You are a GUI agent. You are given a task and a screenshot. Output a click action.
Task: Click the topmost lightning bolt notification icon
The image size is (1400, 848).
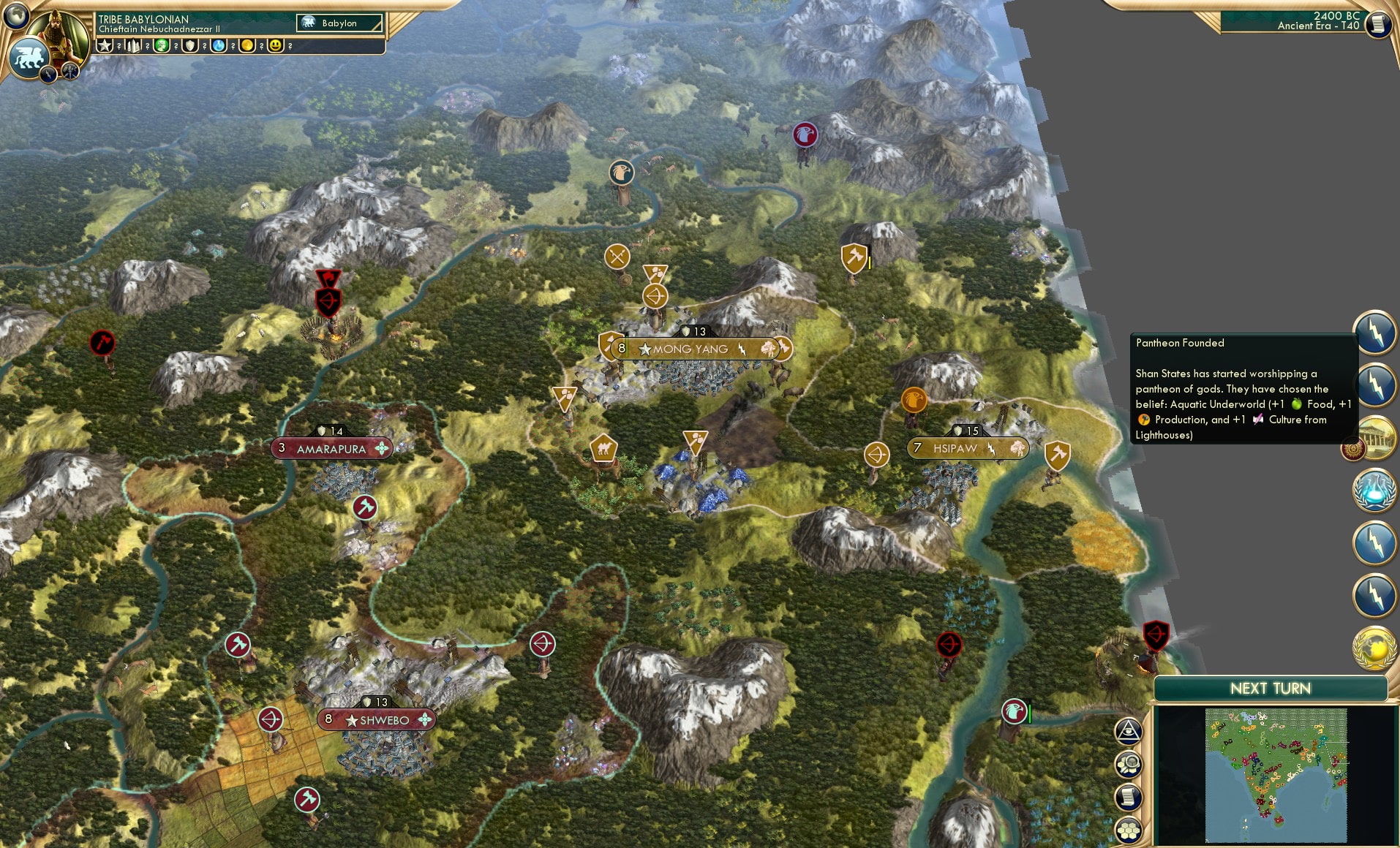click(x=1376, y=333)
